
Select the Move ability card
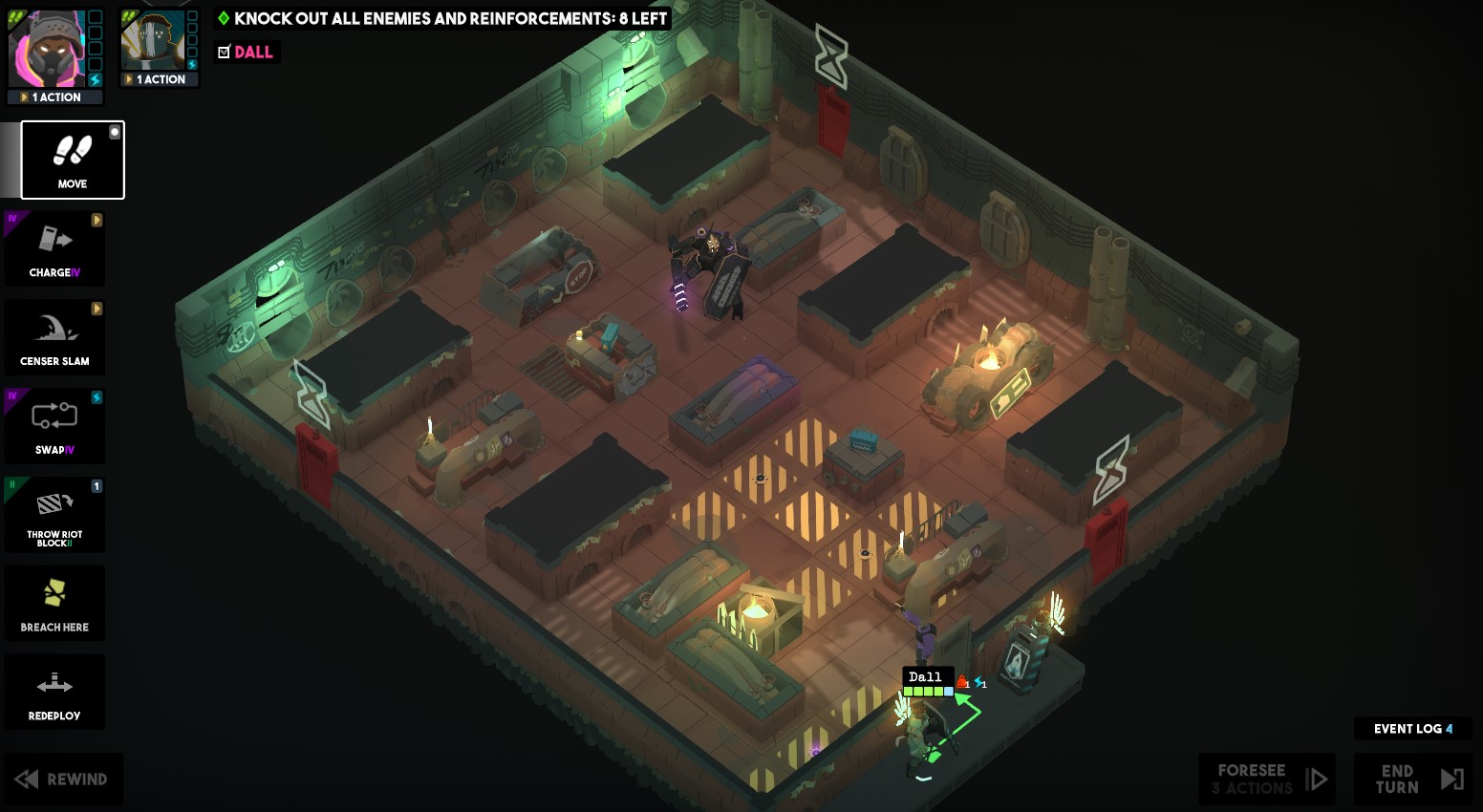point(72,160)
